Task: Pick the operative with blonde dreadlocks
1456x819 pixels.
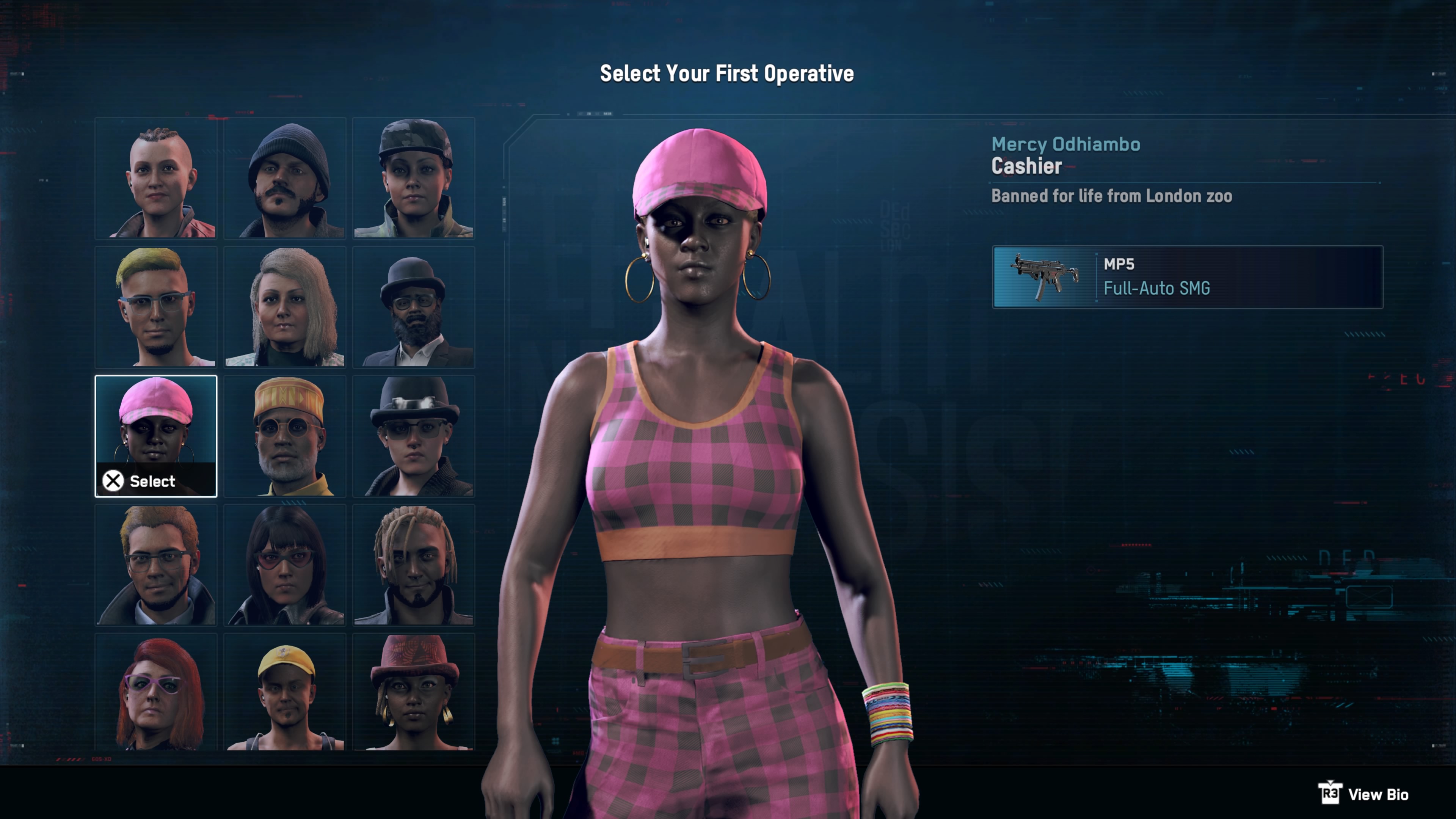Action: [414, 565]
